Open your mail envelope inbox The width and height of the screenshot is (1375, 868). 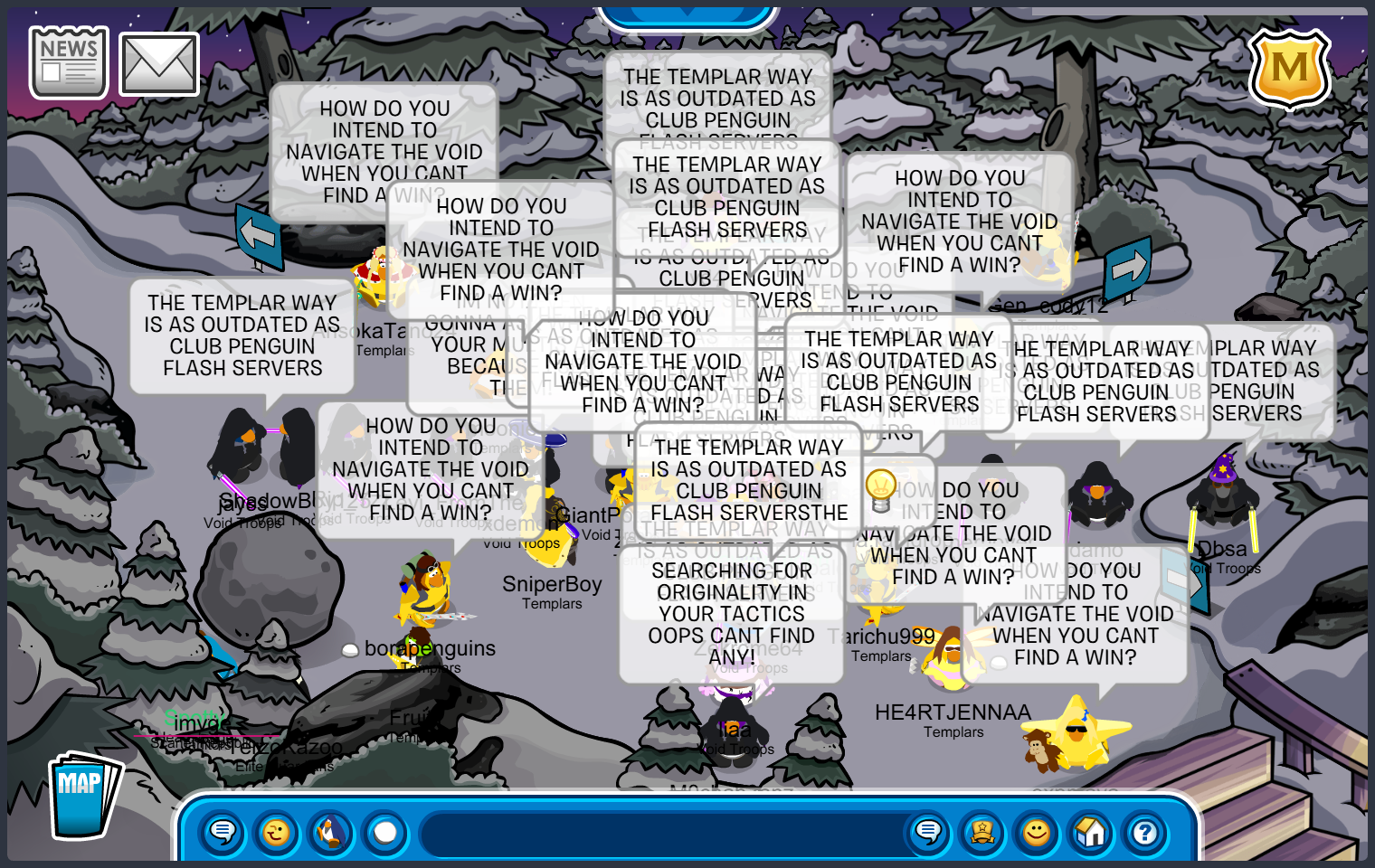click(x=157, y=61)
